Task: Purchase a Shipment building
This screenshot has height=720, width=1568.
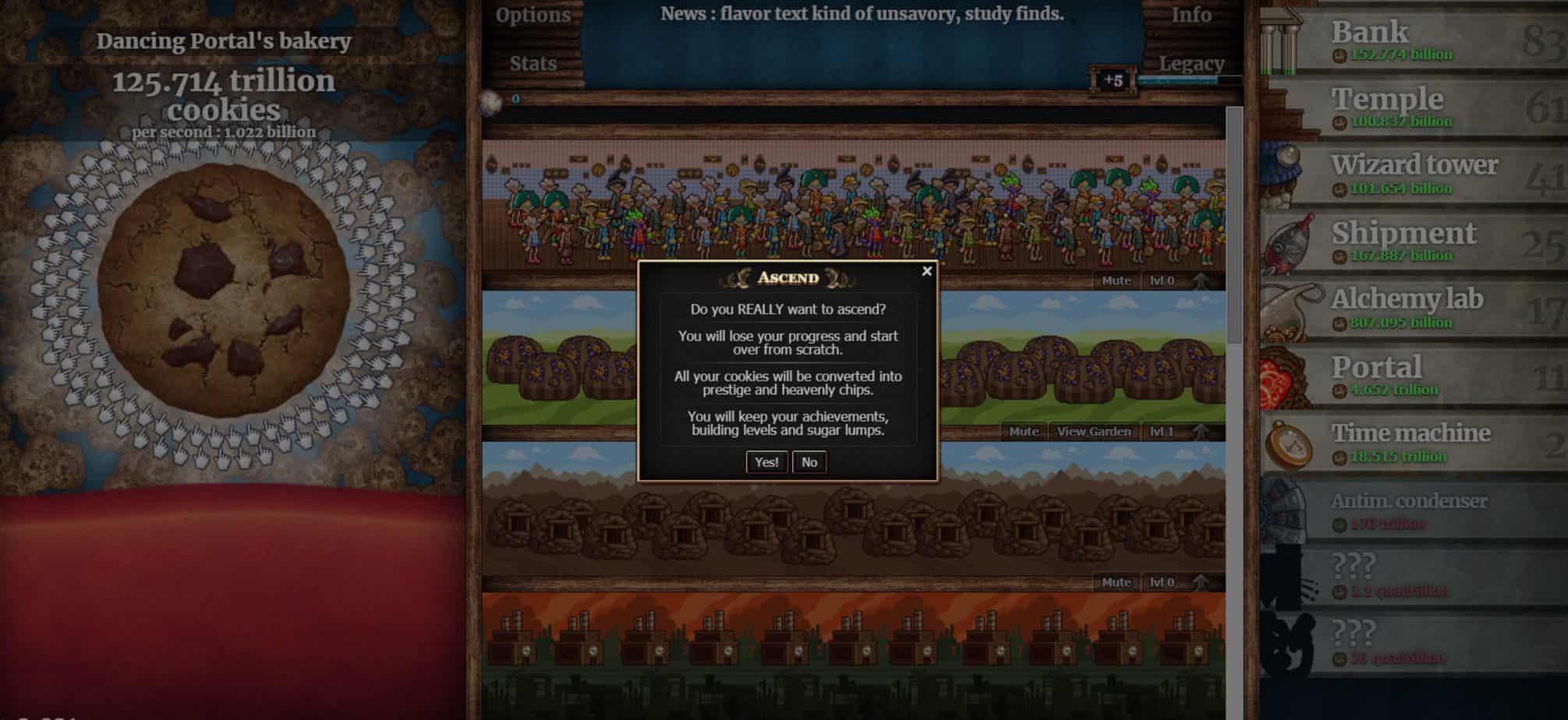Action: pyautogui.click(x=1413, y=242)
